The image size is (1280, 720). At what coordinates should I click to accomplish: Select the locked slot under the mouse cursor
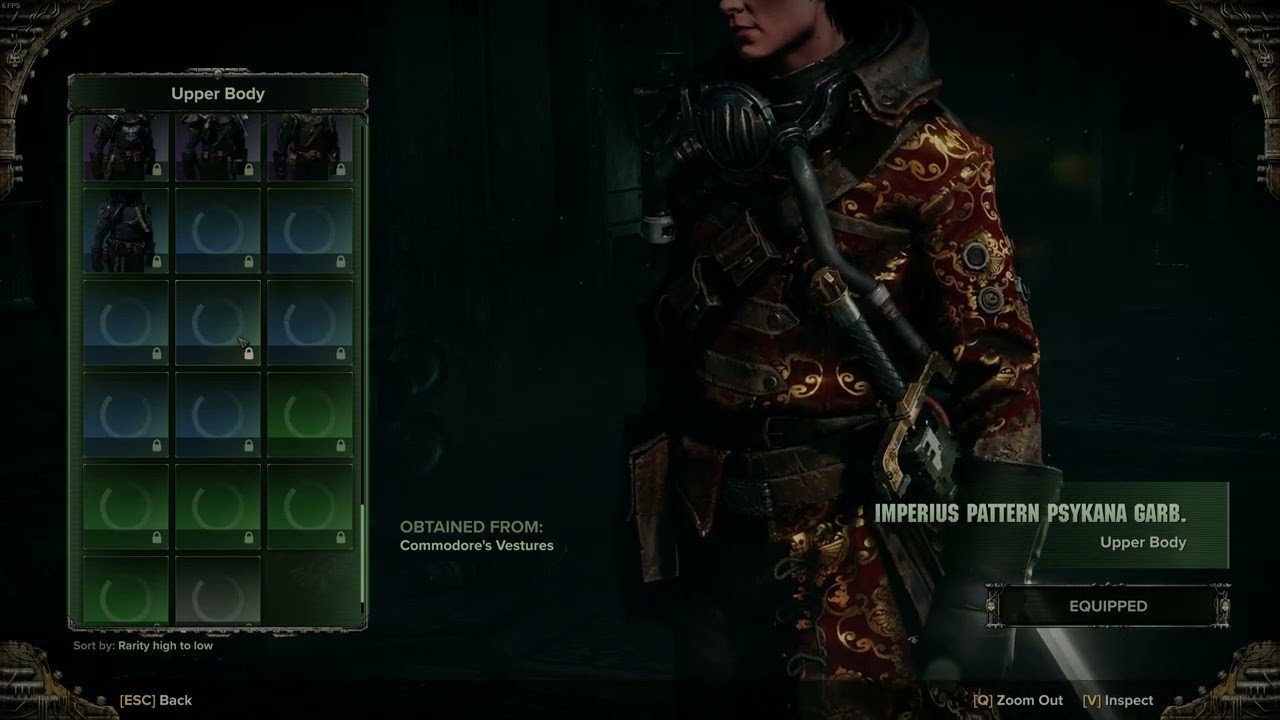(x=218, y=322)
